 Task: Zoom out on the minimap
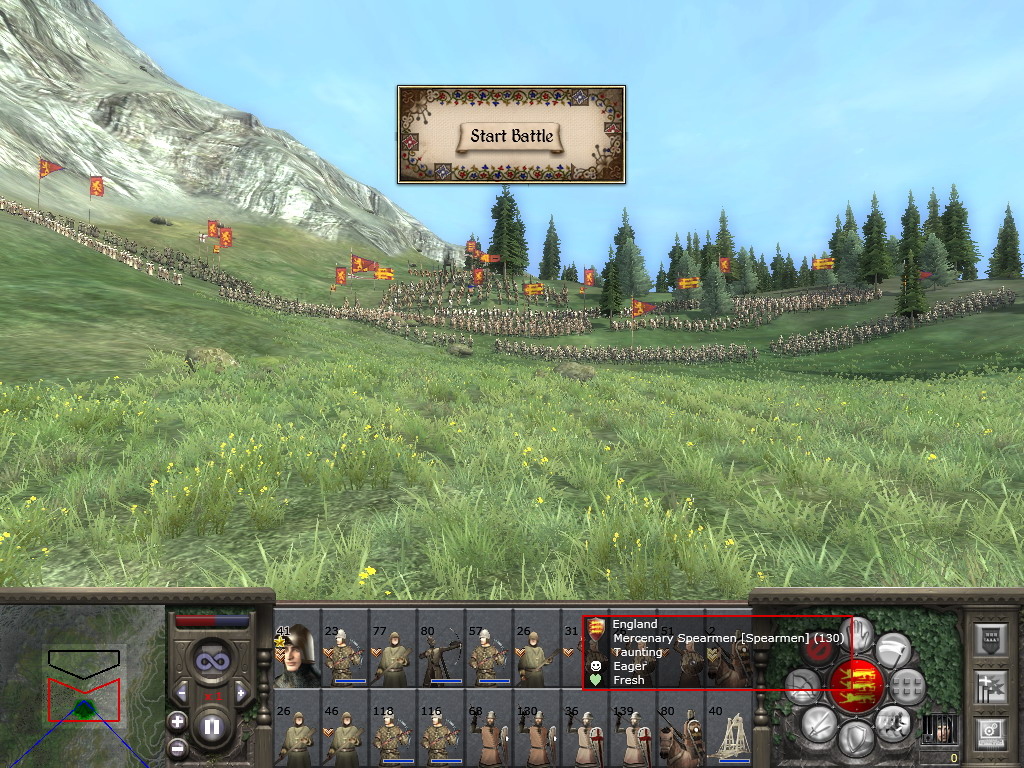pos(177,746)
